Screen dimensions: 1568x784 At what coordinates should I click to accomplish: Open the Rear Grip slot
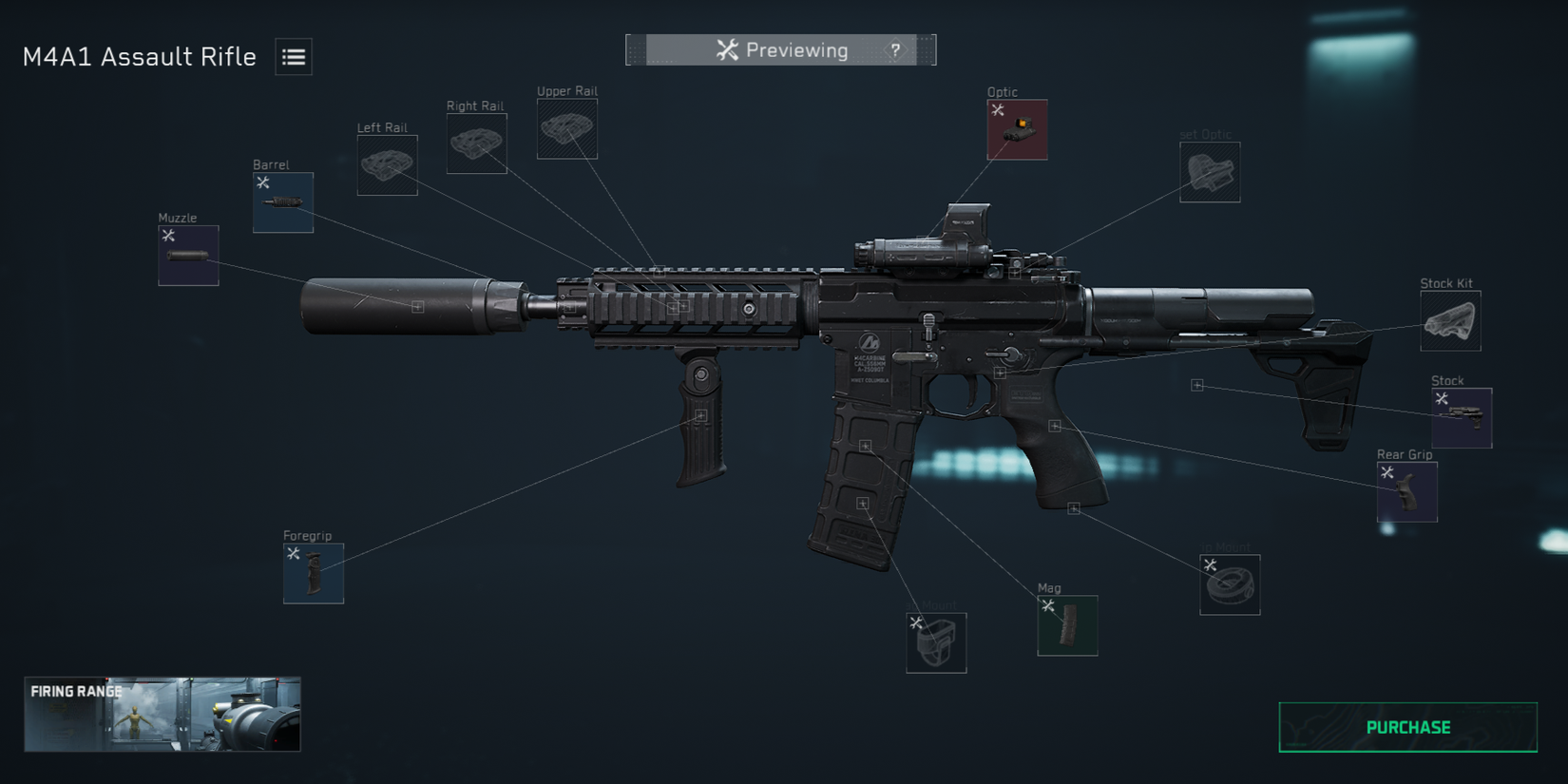coord(1405,491)
